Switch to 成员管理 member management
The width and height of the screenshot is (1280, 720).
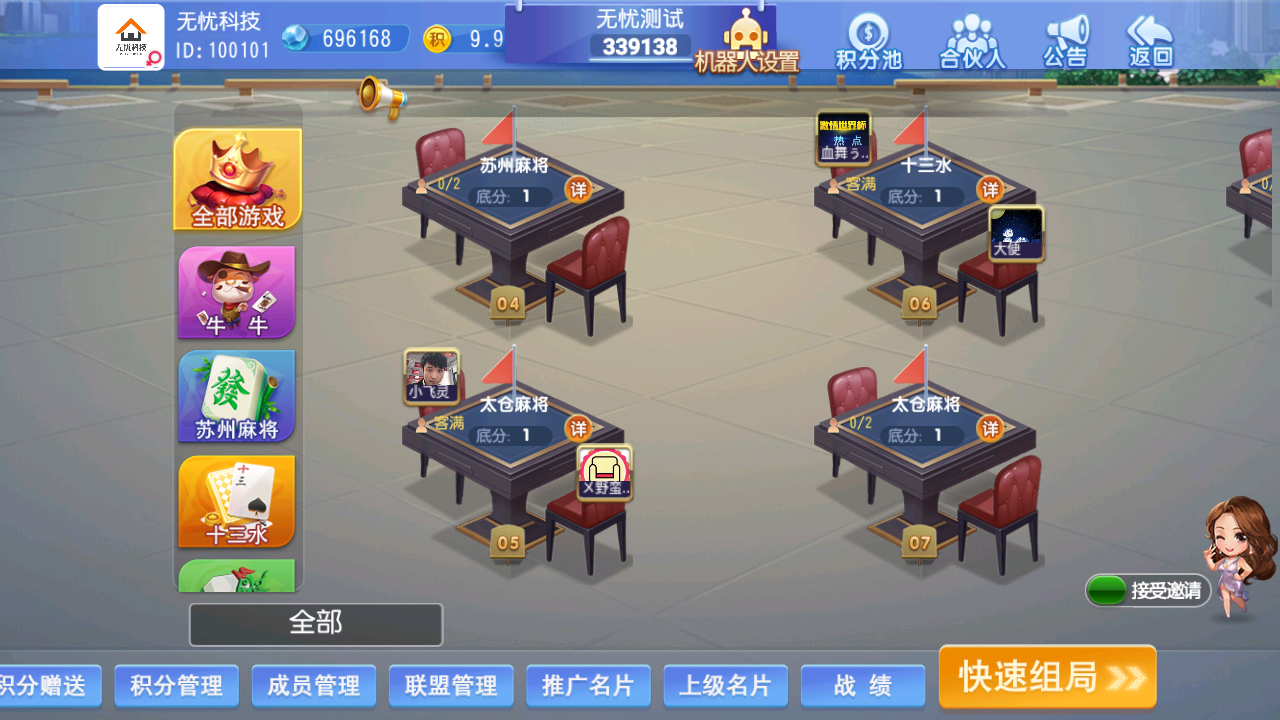313,686
